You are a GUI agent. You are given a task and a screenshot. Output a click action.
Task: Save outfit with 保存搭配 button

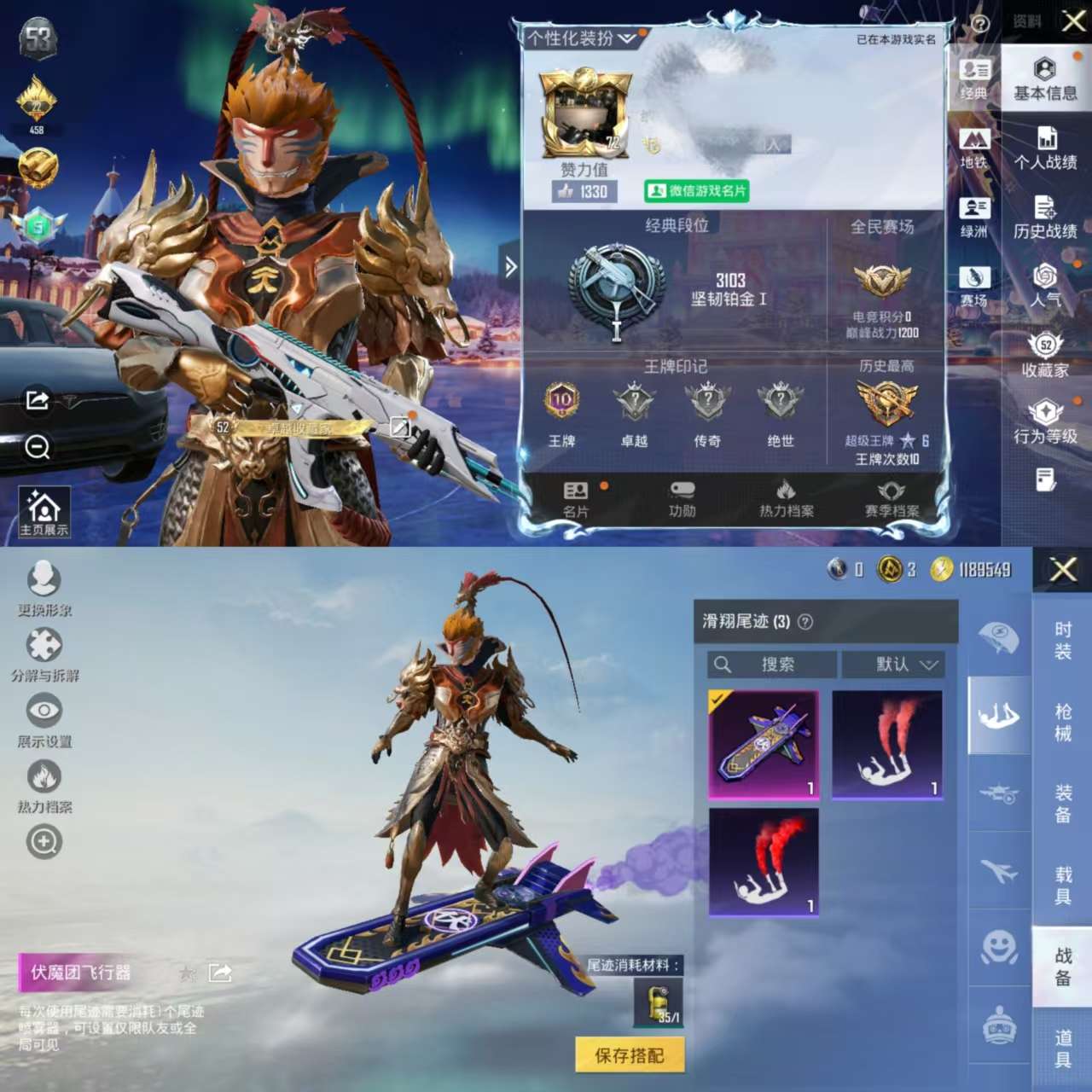point(630,1055)
